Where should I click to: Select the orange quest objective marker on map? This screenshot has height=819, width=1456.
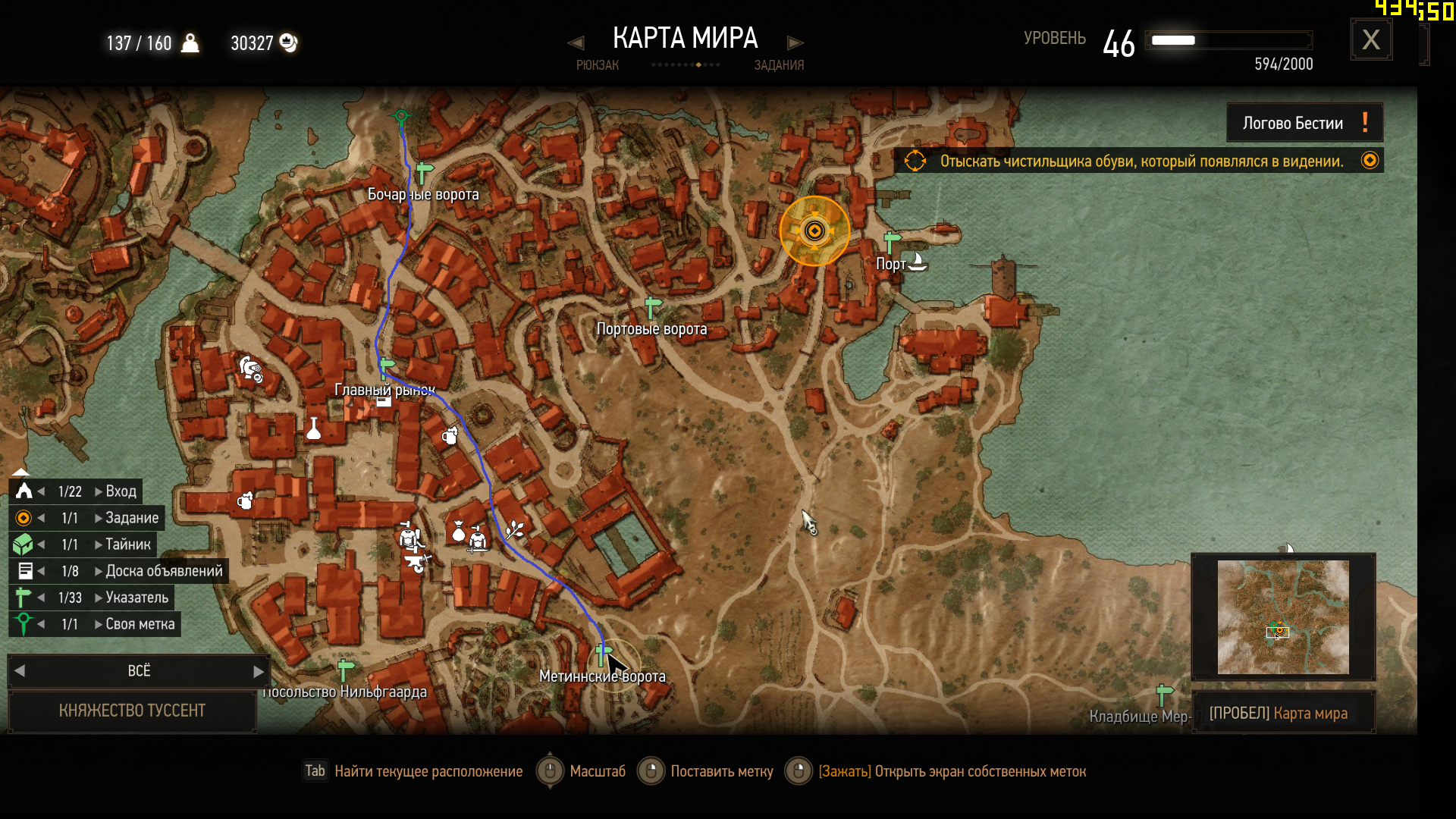(x=814, y=231)
